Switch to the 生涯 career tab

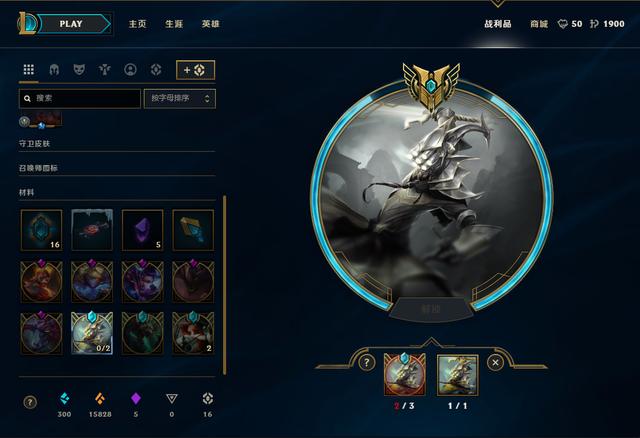click(174, 24)
